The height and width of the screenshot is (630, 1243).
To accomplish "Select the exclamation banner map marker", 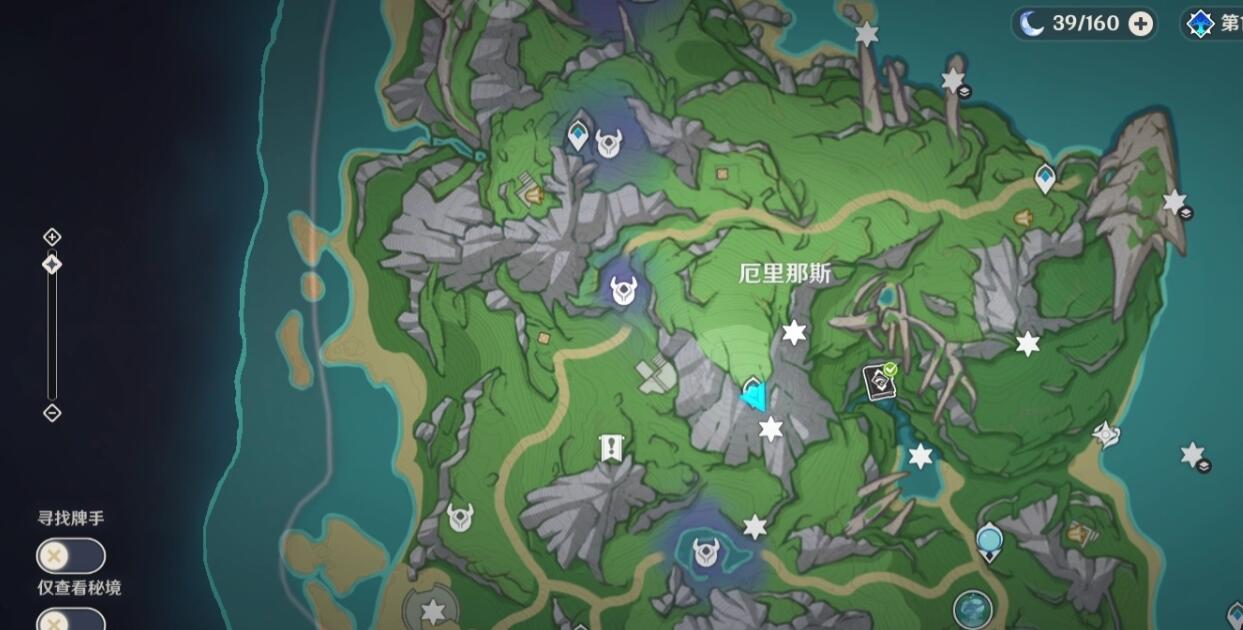I will [x=611, y=449].
